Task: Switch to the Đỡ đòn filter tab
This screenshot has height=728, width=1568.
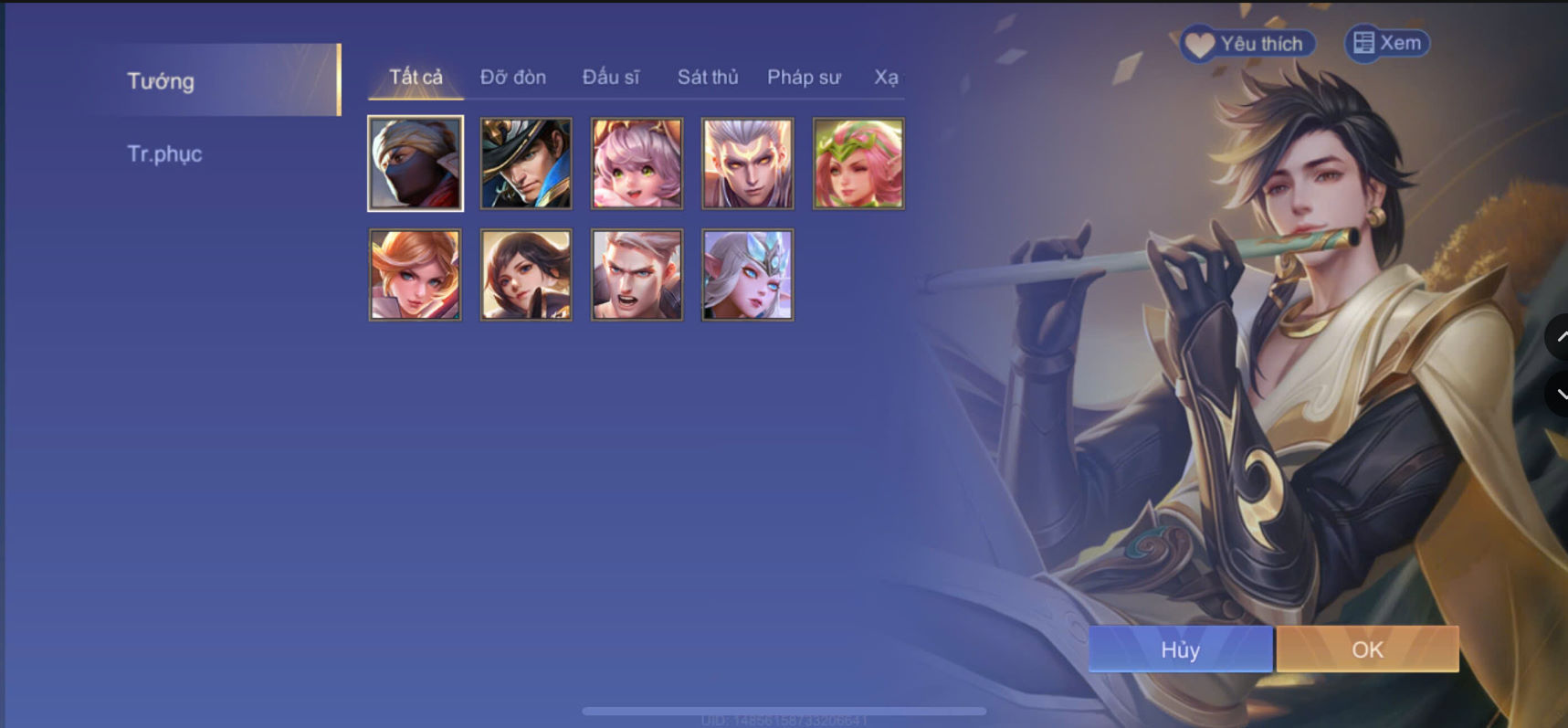Action: [x=512, y=78]
